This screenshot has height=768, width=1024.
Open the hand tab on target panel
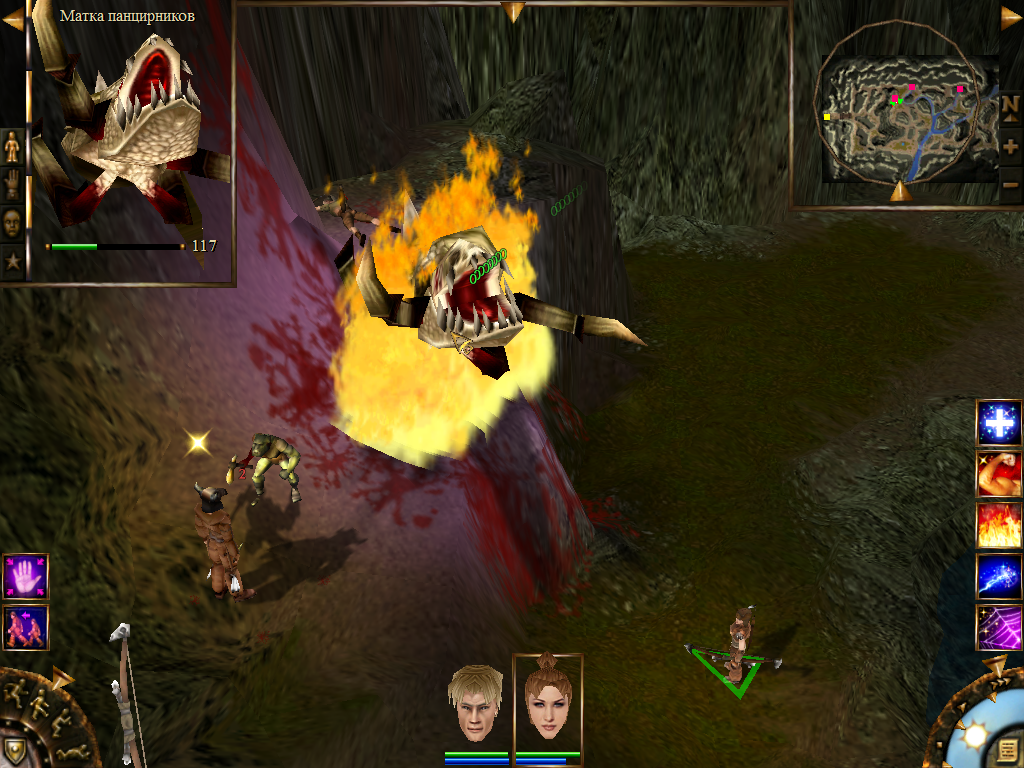12,185
